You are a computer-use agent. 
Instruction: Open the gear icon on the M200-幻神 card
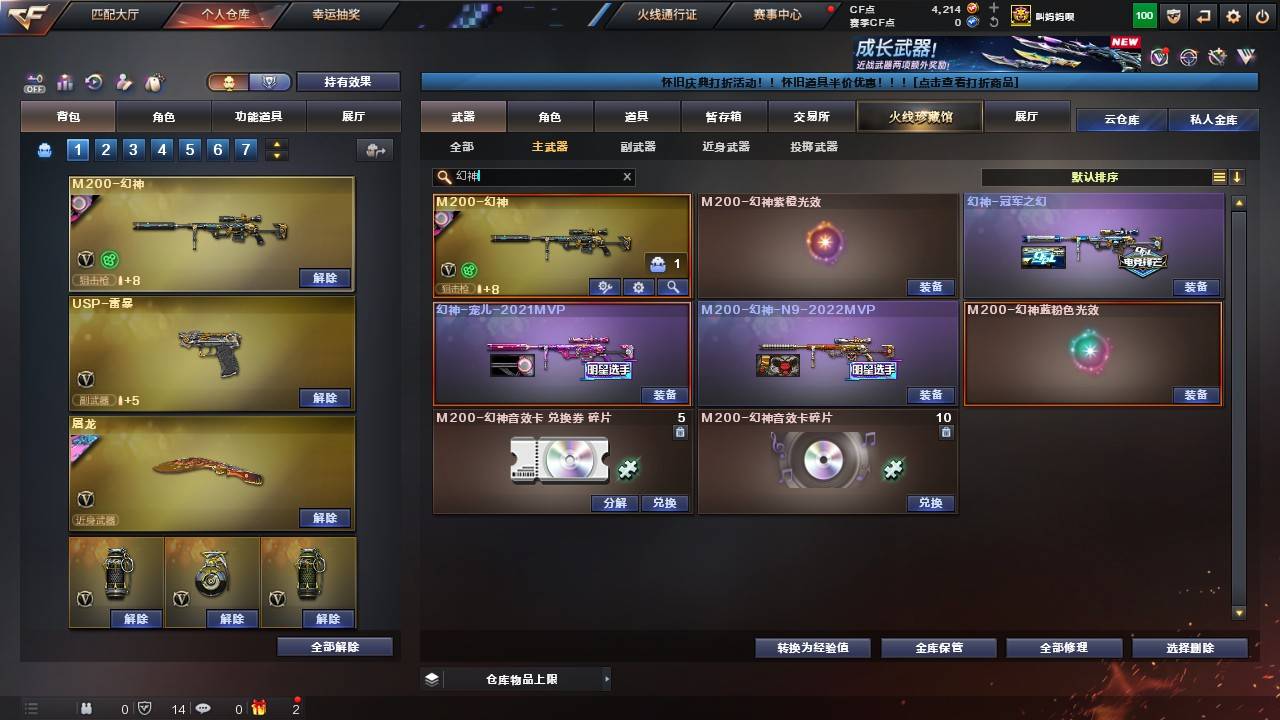[x=638, y=287]
